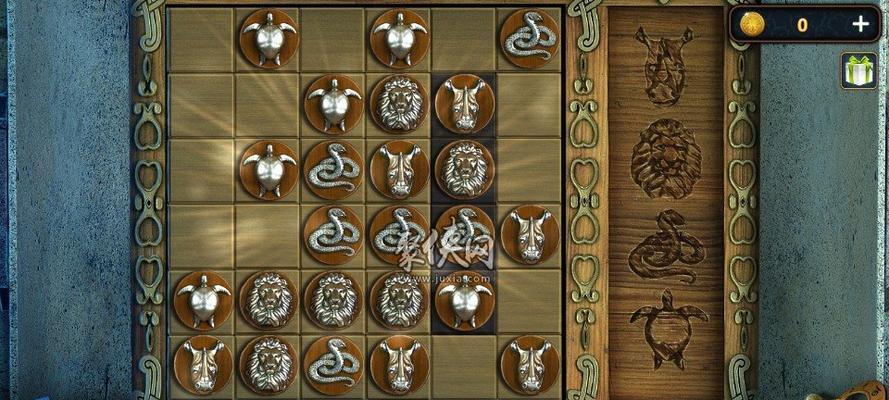Viewport: 889px width, 400px height.
Task: Tap the plus button beside the coin counter
Action: tap(859, 25)
